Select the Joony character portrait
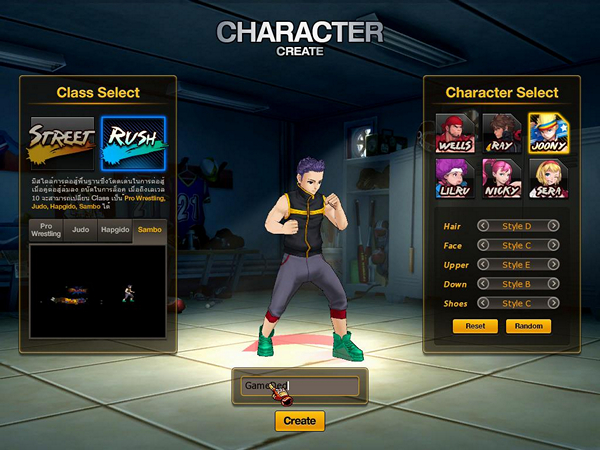The image size is (600, 450). click(x=547, y=131)
